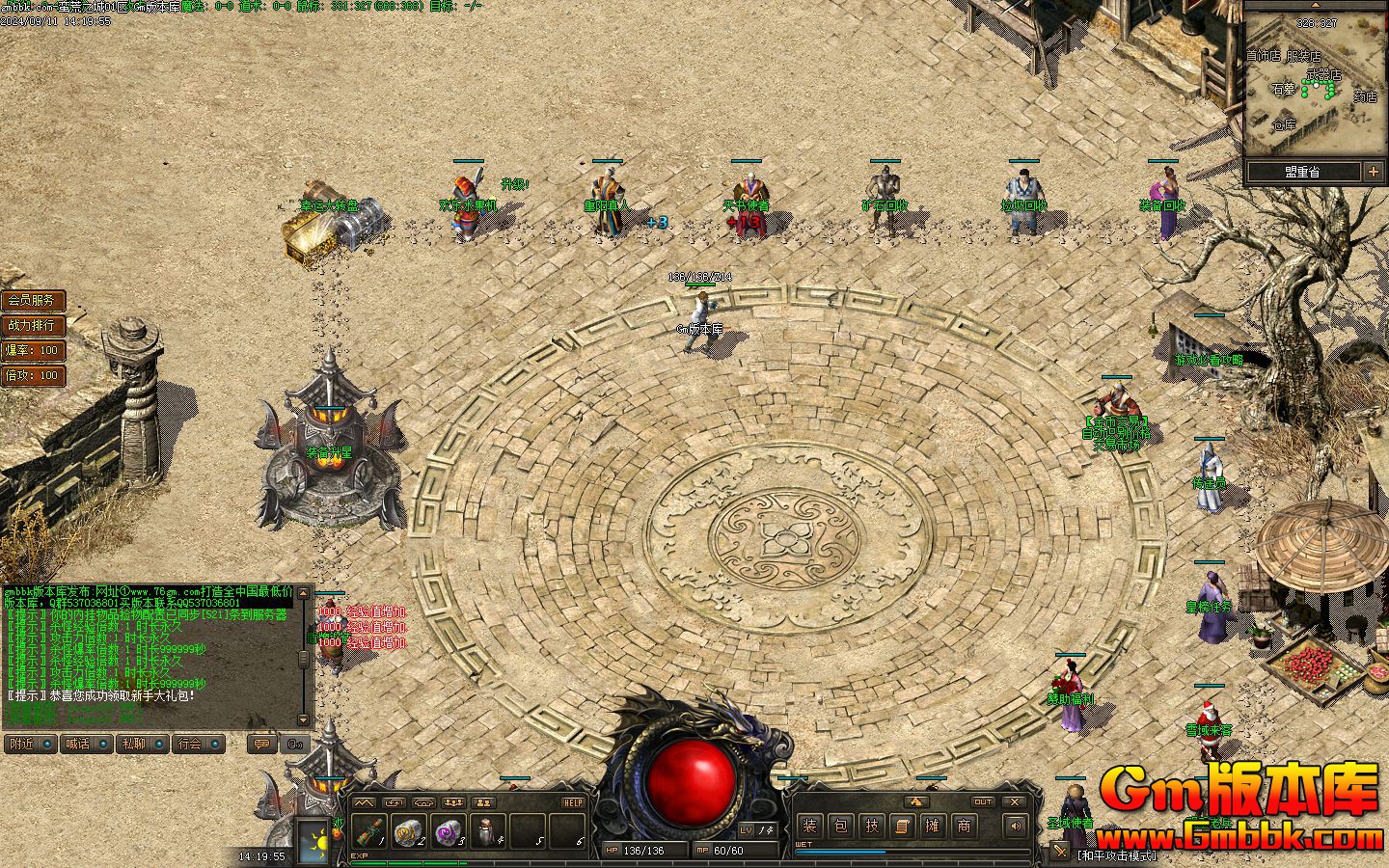Show the 战力排行 power ranking
This screenshot has height=868, width=1389.
coord(32,326)
